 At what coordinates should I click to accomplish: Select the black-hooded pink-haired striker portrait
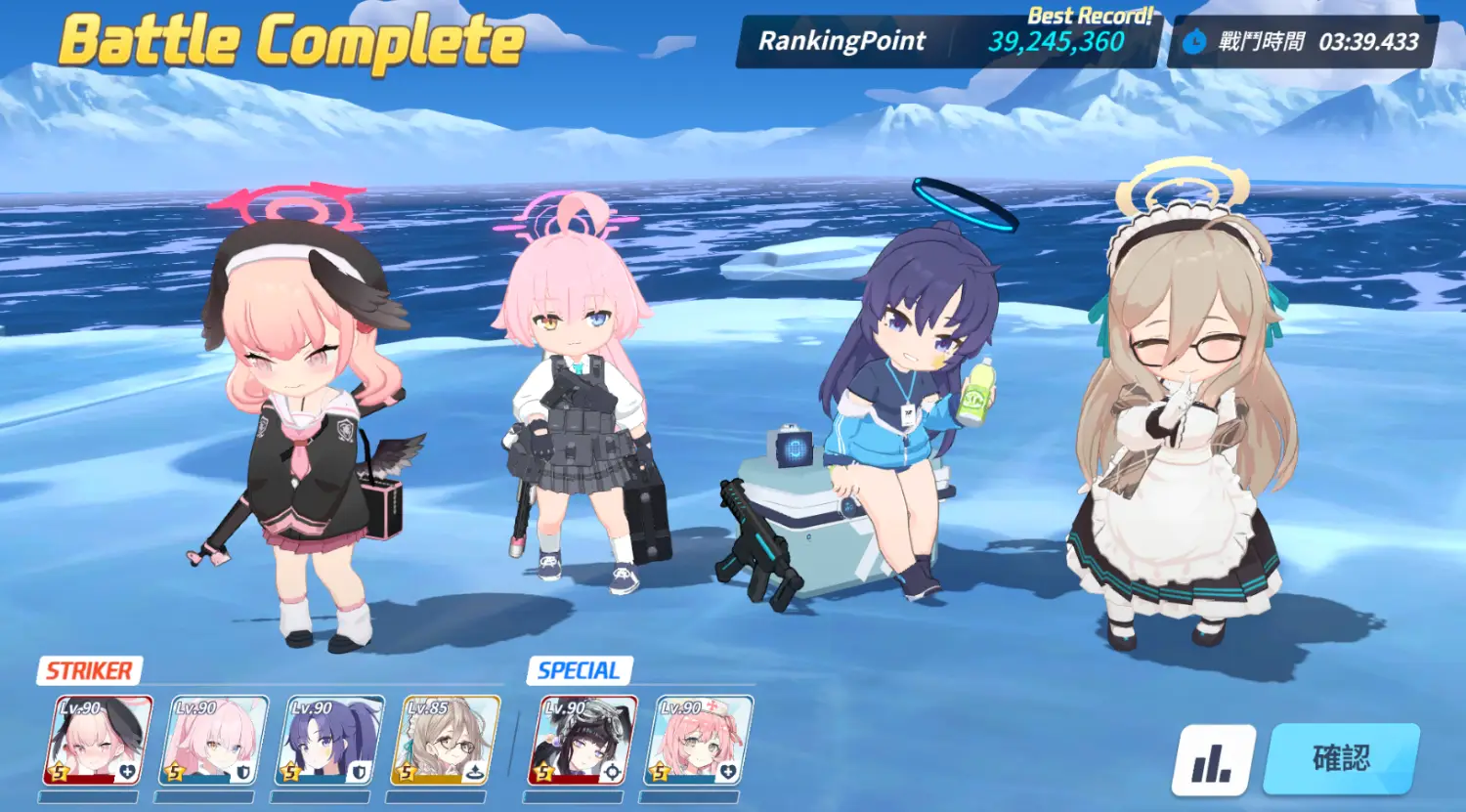pyautogui.click(x=97, y=741)
